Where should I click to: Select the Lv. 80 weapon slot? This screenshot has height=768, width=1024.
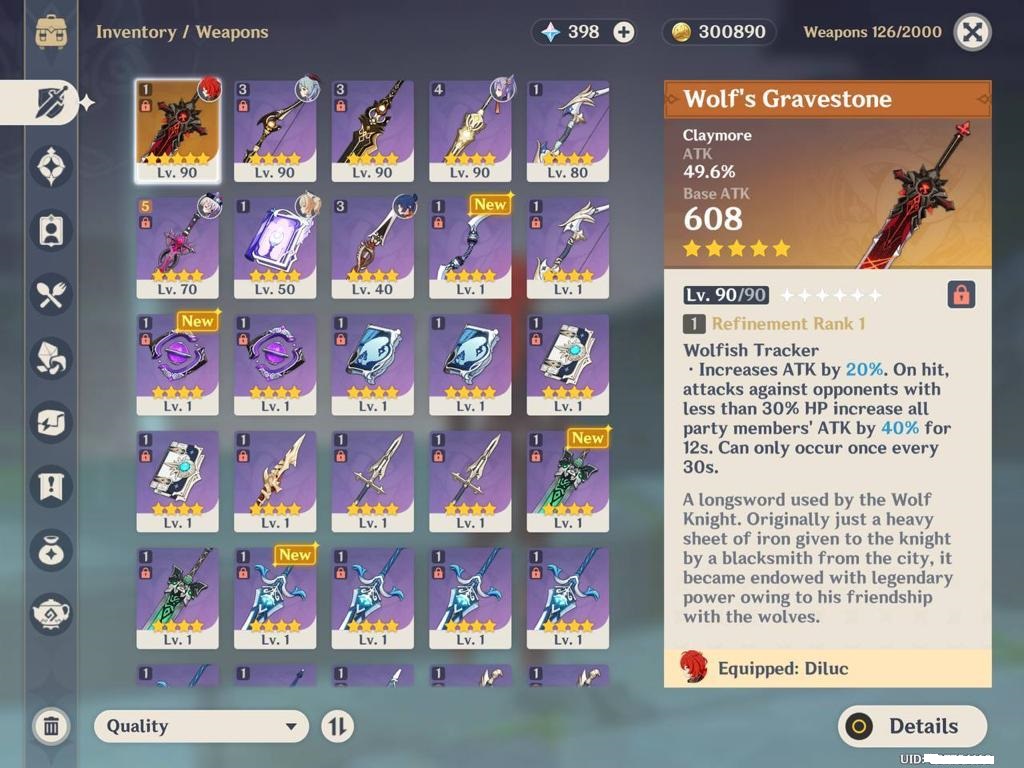(568, 130)
